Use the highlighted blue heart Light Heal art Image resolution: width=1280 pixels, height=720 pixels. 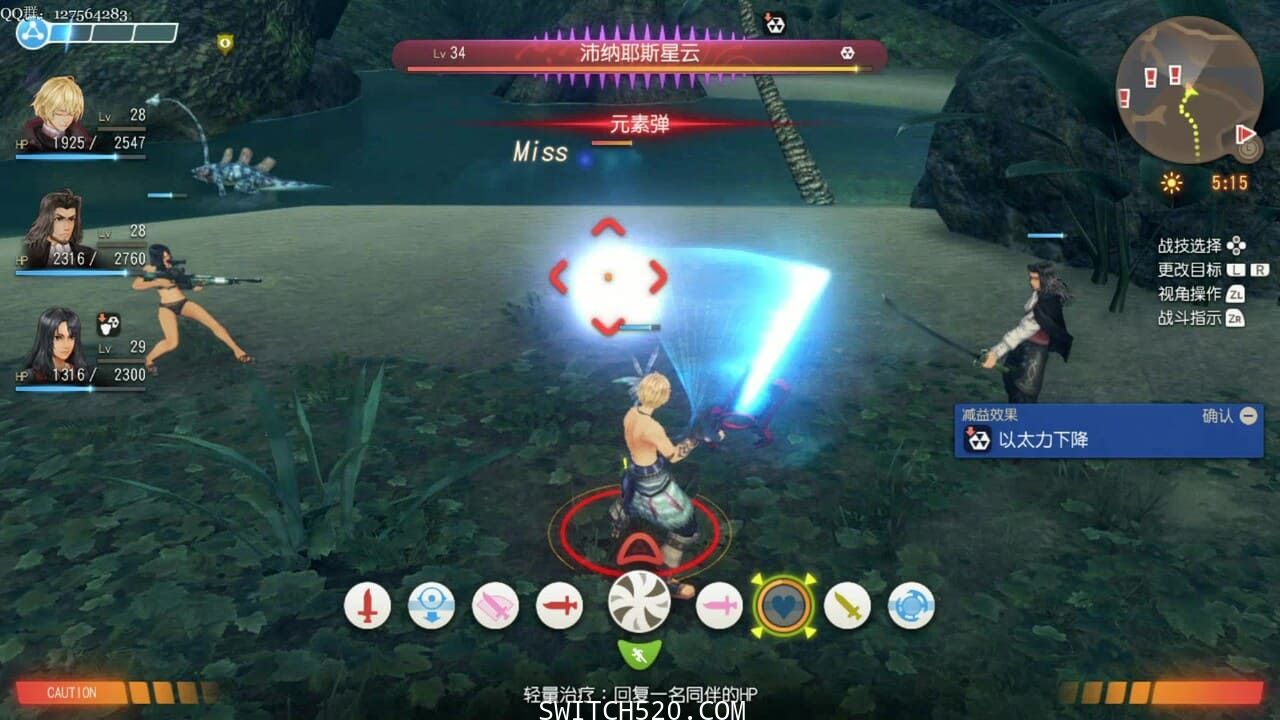tap(783, 605)
